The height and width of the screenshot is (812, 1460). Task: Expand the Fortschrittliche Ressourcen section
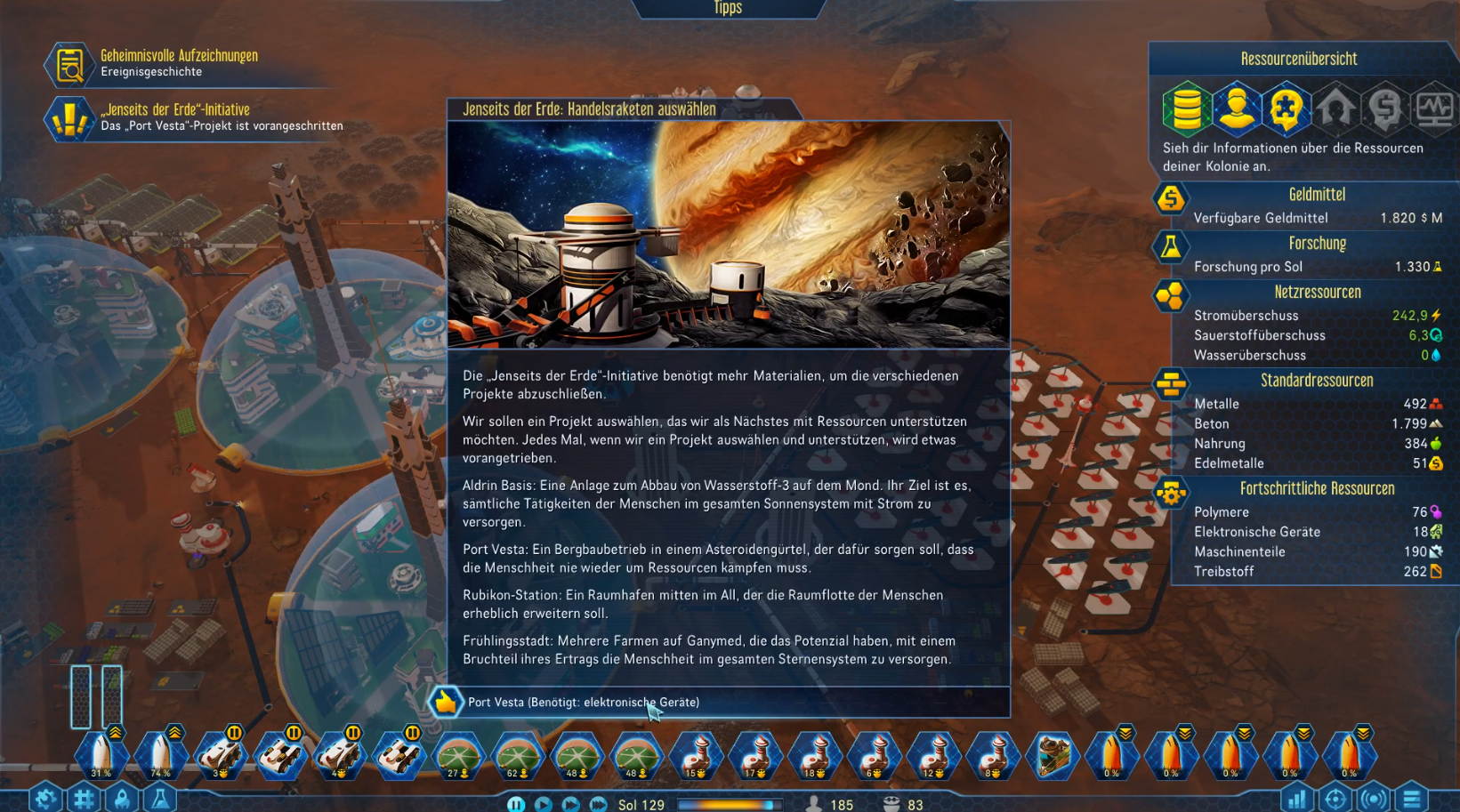[x=1318, y=488]
